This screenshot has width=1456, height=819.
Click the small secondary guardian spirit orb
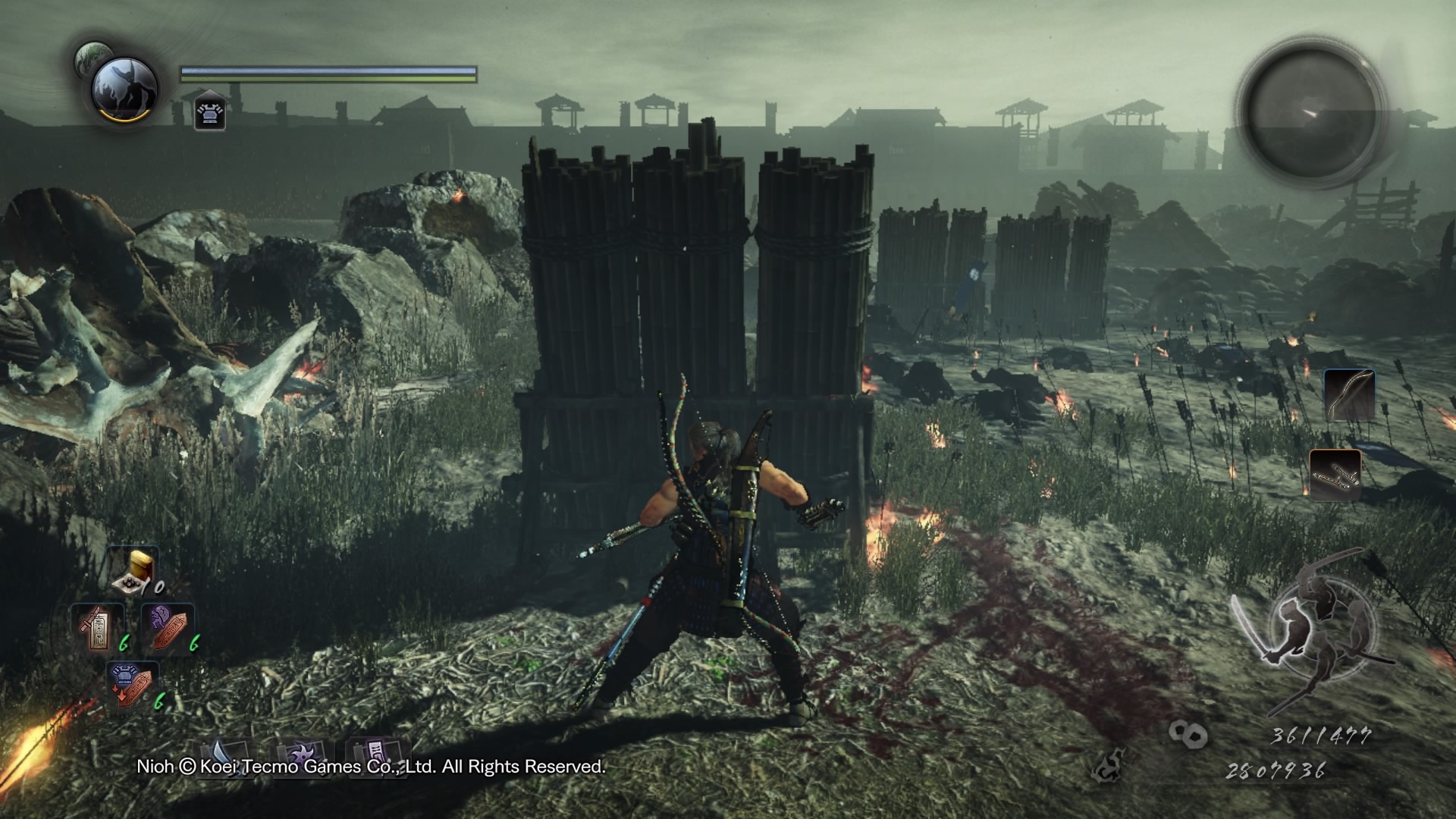pos(90,56)
